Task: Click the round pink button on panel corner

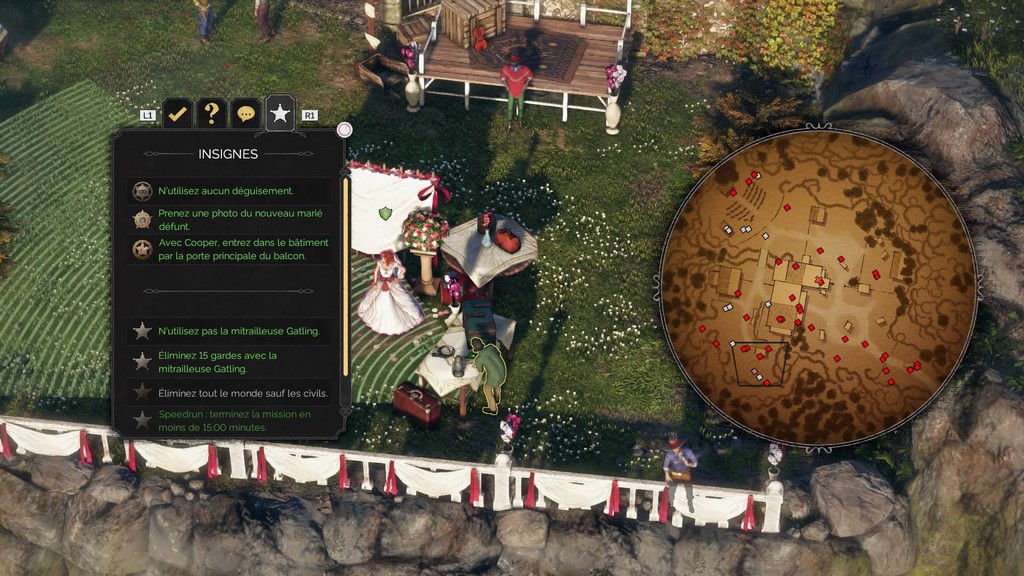Action: pos(344,129)
